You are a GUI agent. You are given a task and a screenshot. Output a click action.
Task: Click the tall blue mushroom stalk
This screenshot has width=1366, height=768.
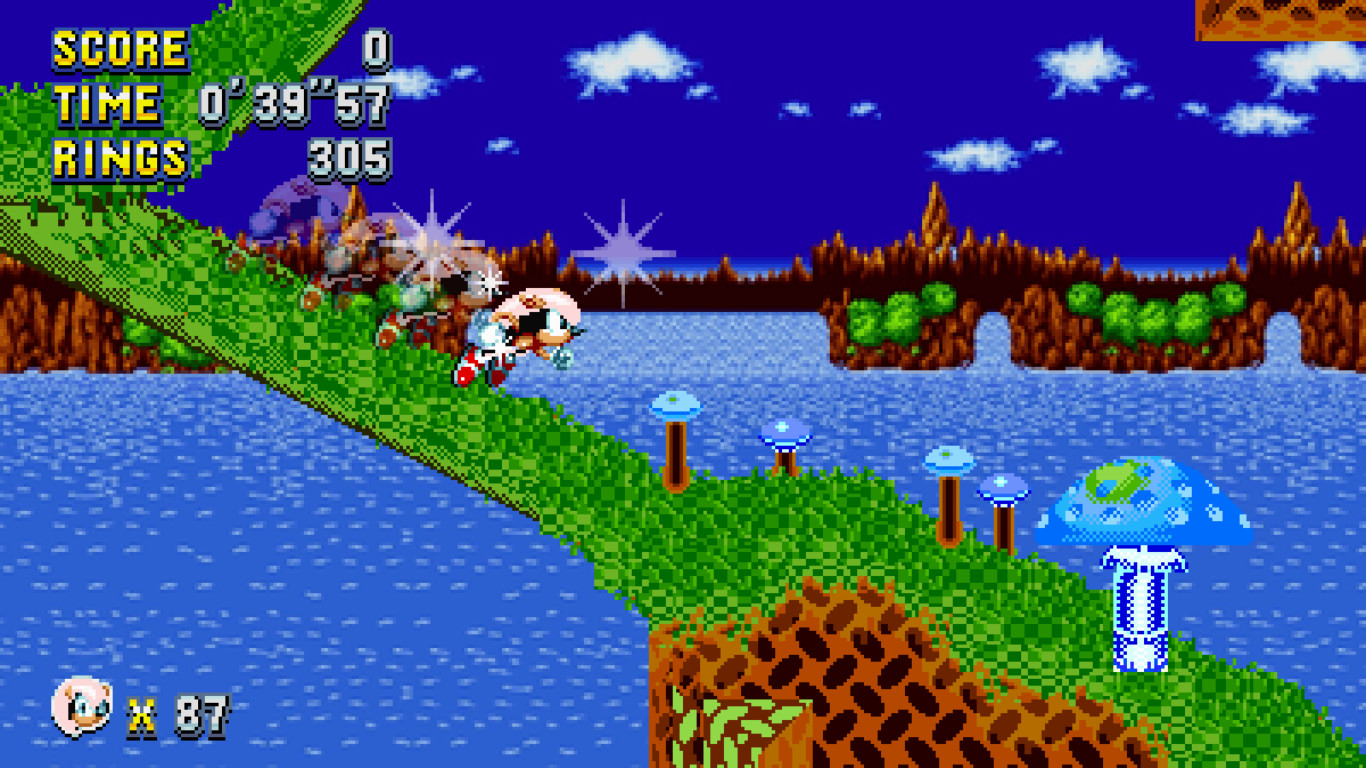(1144, 610)
